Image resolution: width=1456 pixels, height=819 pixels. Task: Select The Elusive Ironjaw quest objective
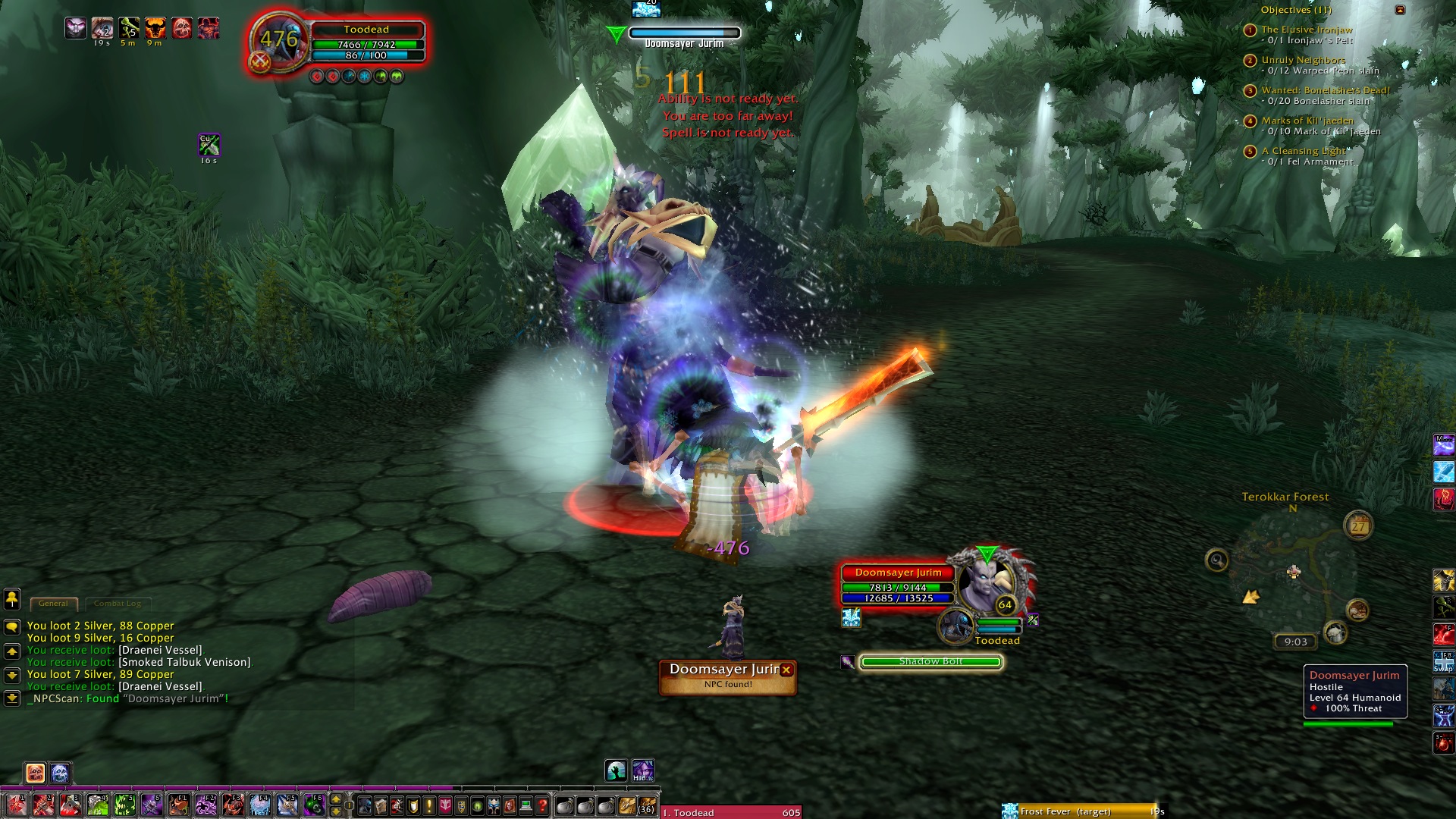point(1307,30)
